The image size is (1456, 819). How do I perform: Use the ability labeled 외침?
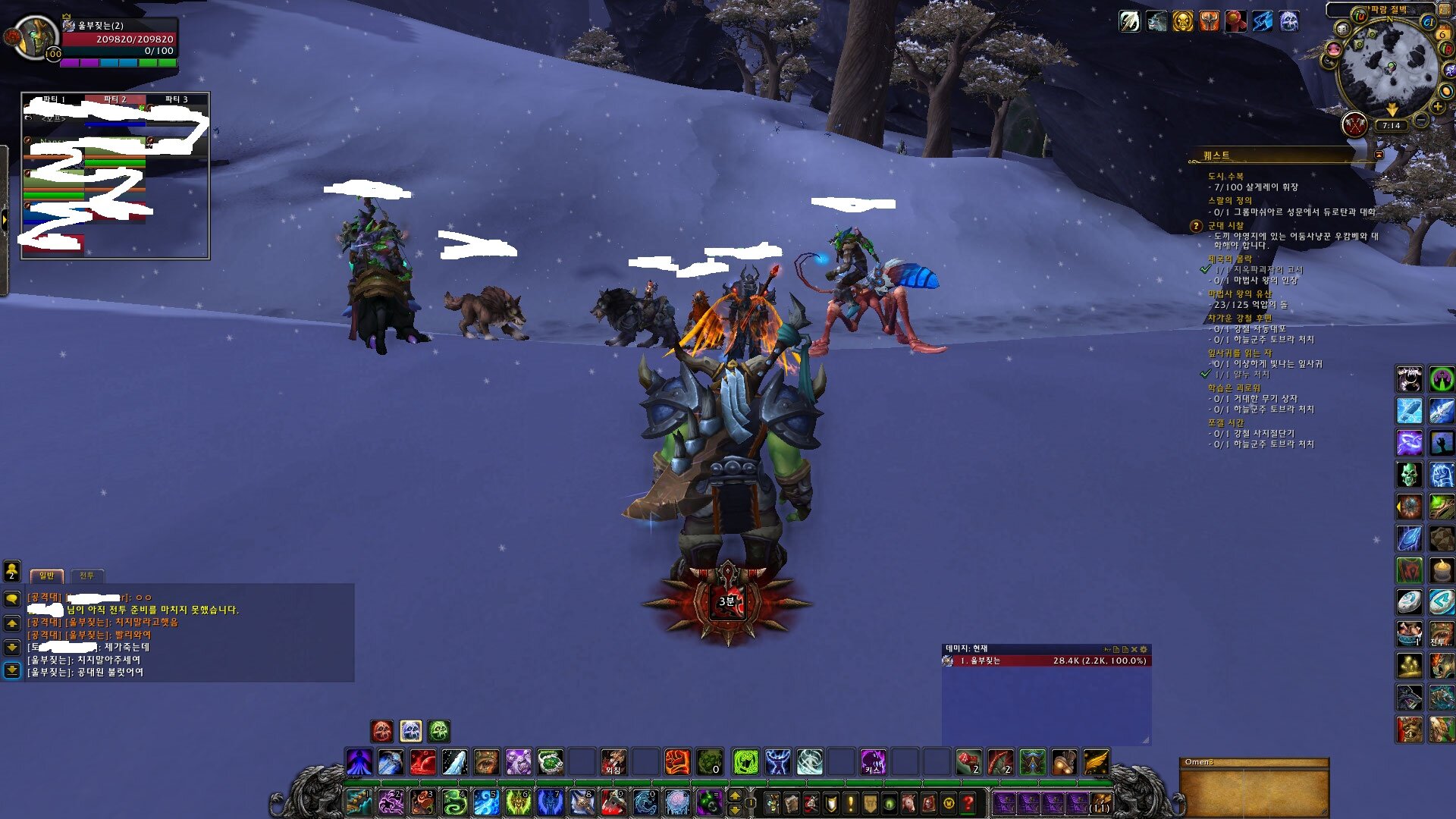click(613, 761)
